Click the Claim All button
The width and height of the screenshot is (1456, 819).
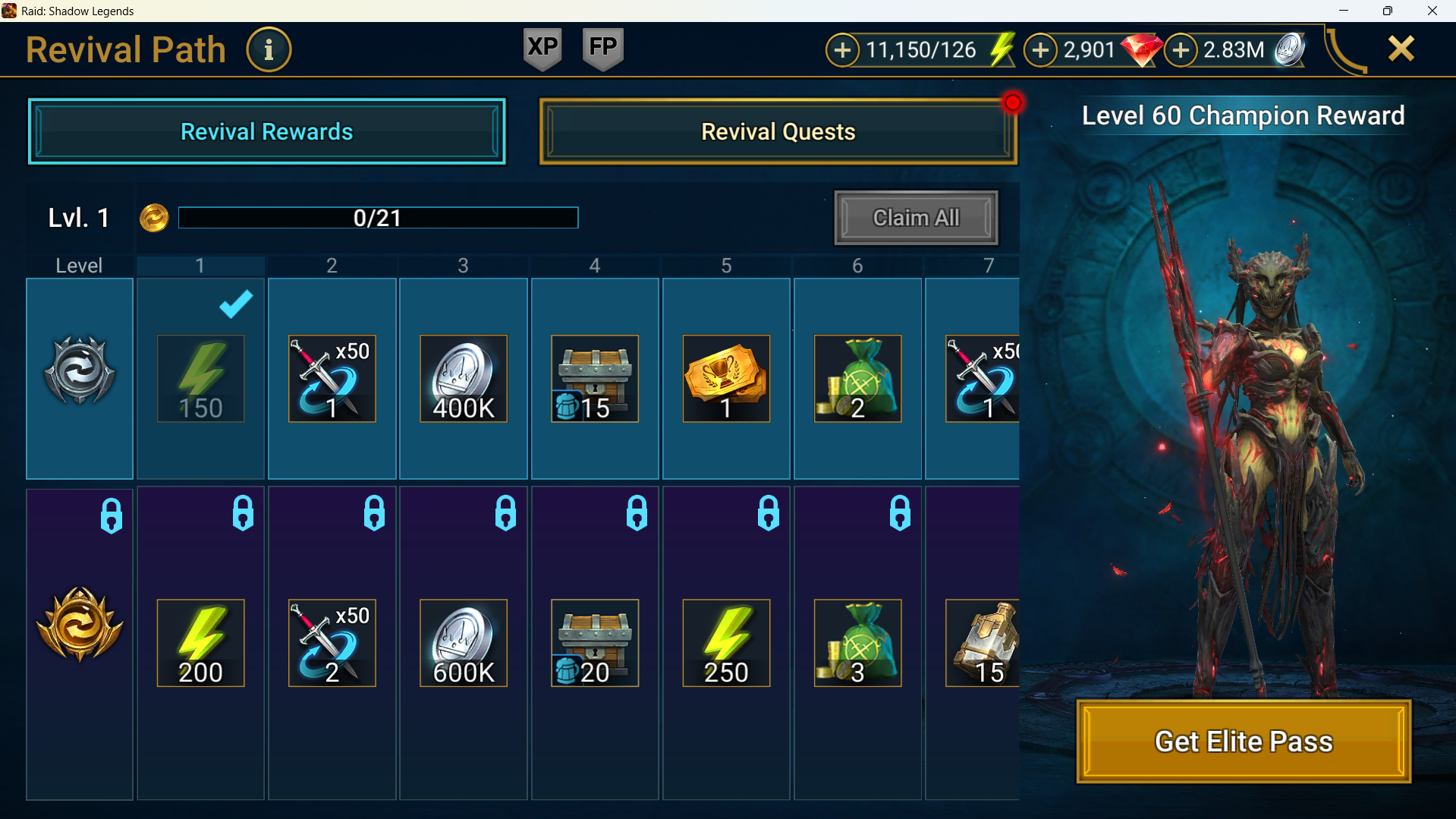pyautogui.click(x=916, y=218)
